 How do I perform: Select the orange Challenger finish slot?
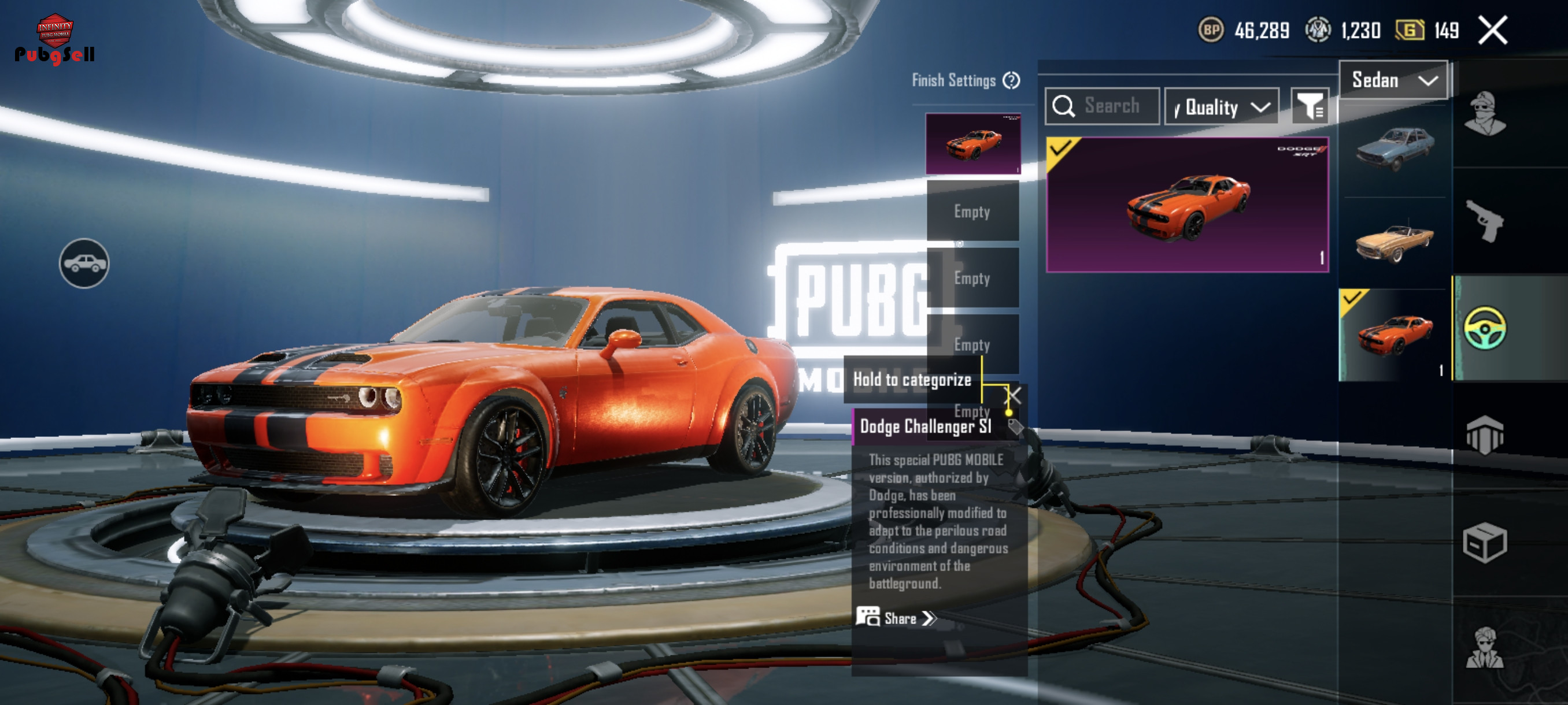[972, 144]
